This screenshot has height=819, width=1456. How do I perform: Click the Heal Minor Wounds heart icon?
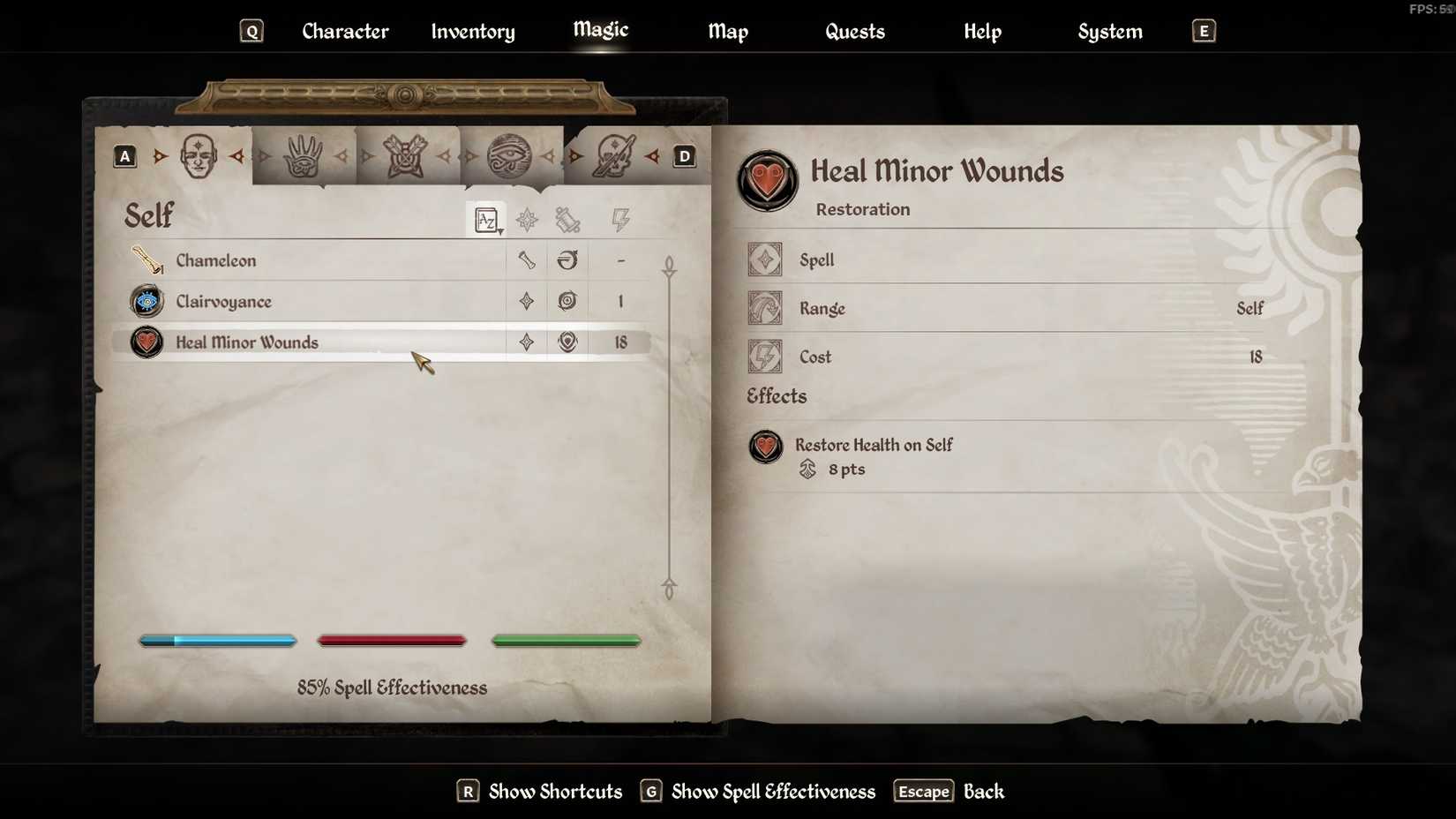coord(146,342)
